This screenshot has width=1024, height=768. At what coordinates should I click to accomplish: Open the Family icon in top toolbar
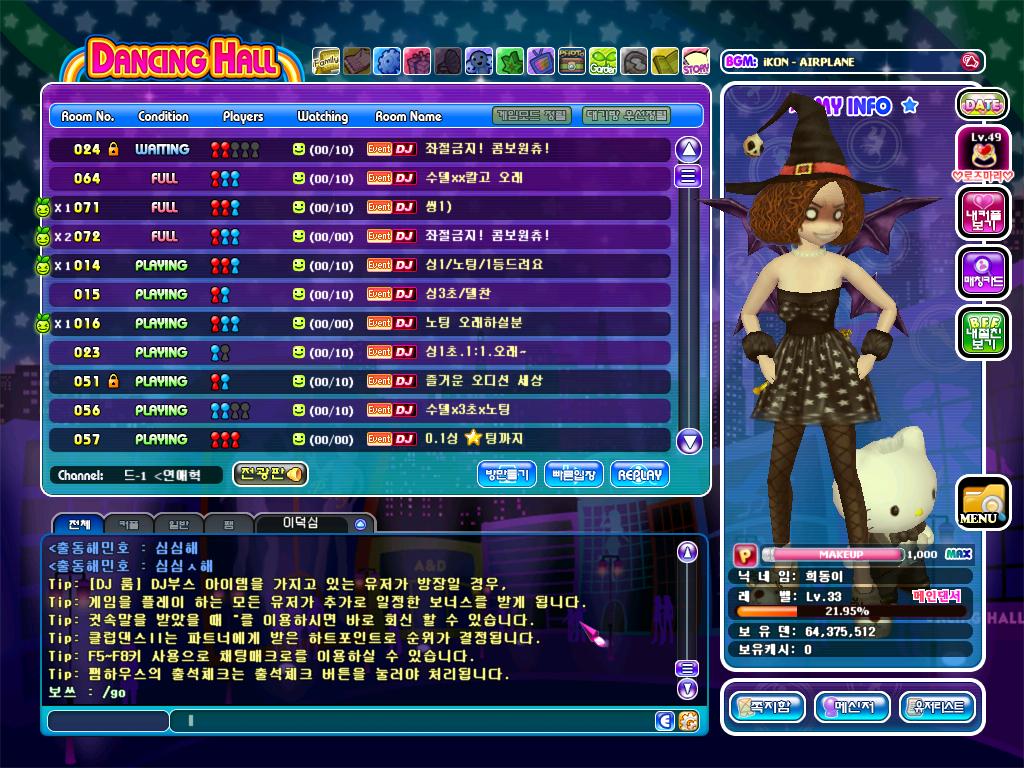tap(326, 62)
